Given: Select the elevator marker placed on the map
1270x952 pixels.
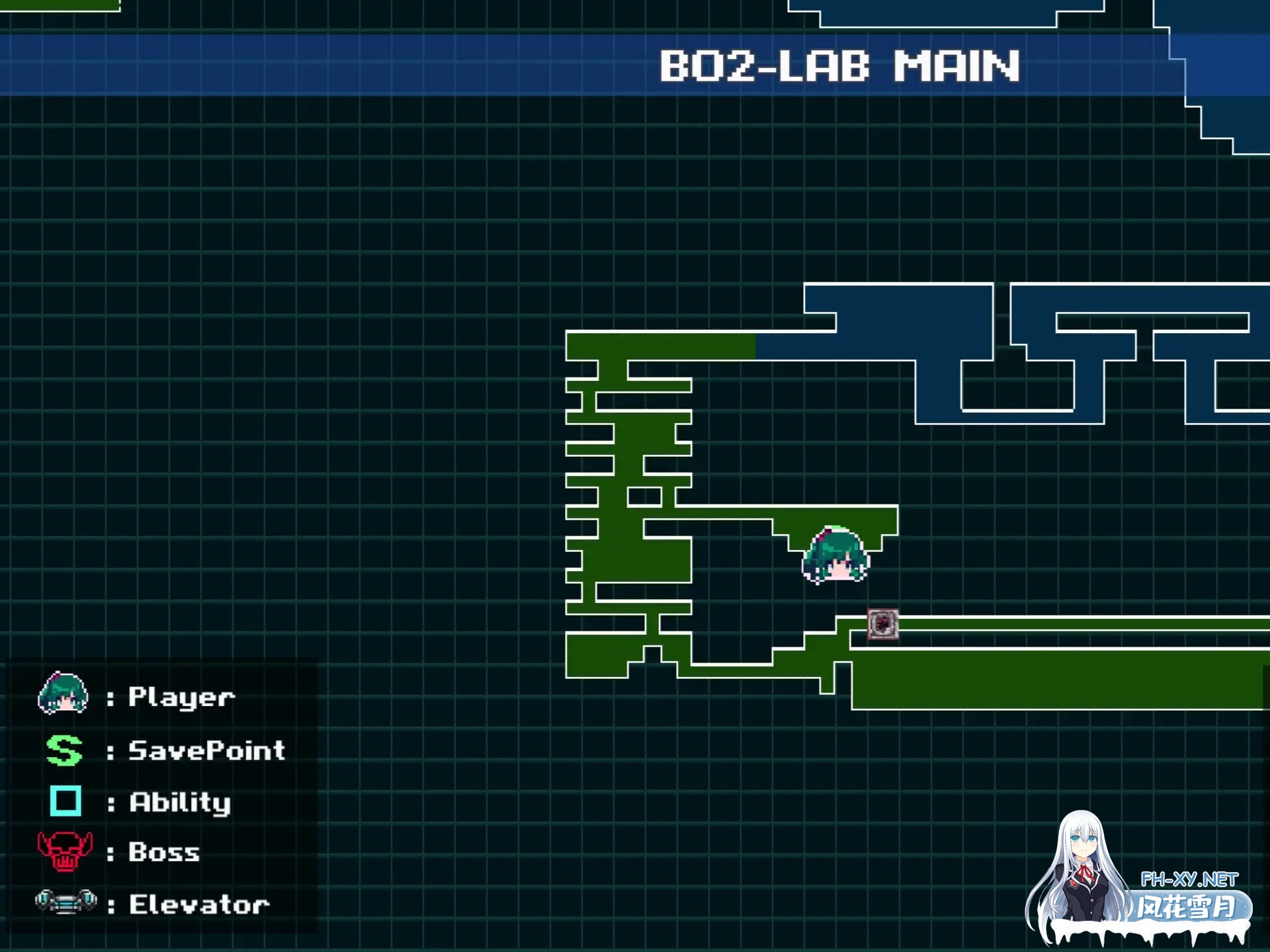Looking at the screenshot, I should point(882,625).
